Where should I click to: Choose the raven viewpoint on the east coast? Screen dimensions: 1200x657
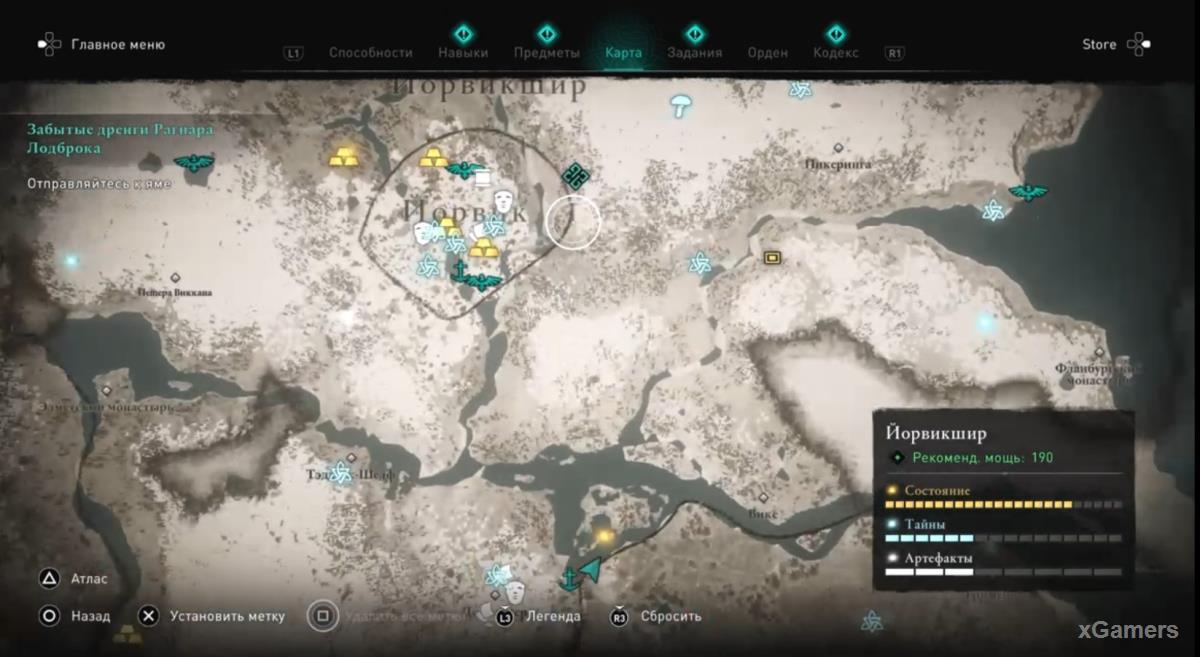coord(1026,192)
